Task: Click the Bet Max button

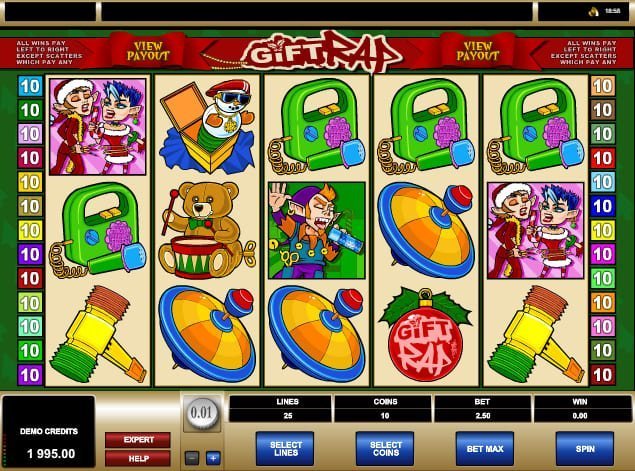Action: (484, 447)
